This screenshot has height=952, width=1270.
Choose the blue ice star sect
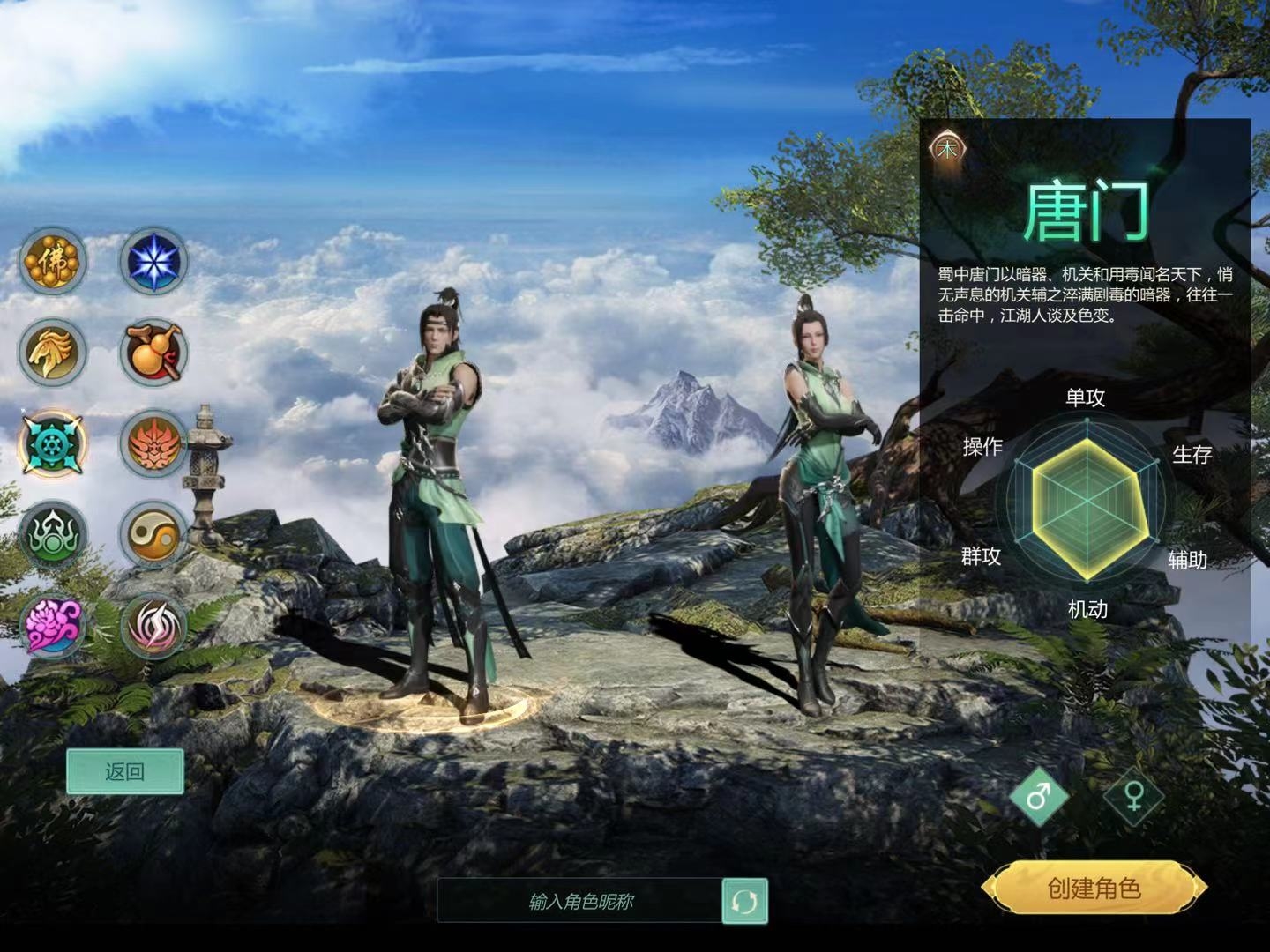[154, 262]
